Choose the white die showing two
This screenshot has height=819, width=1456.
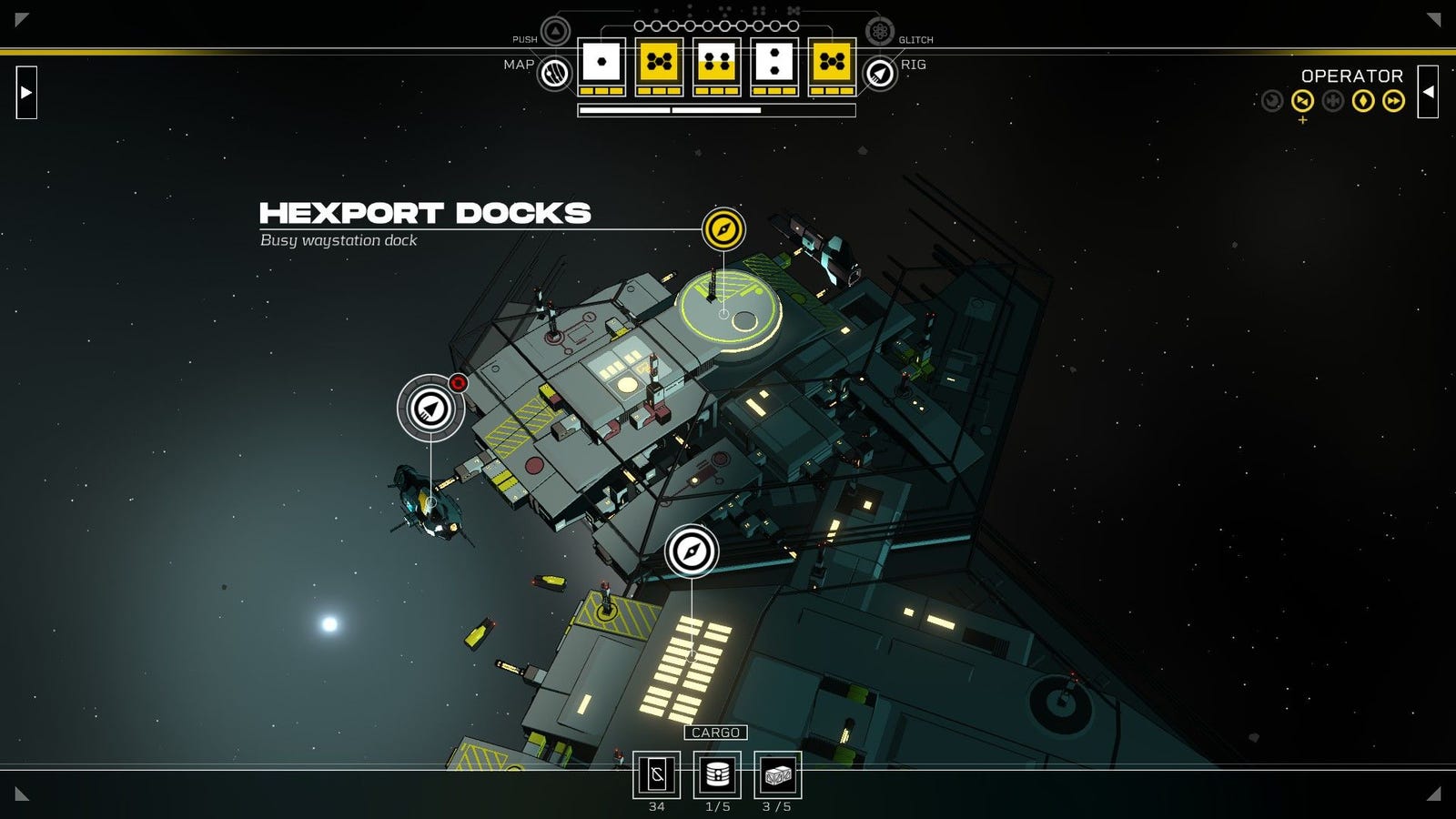click(774, 62)
